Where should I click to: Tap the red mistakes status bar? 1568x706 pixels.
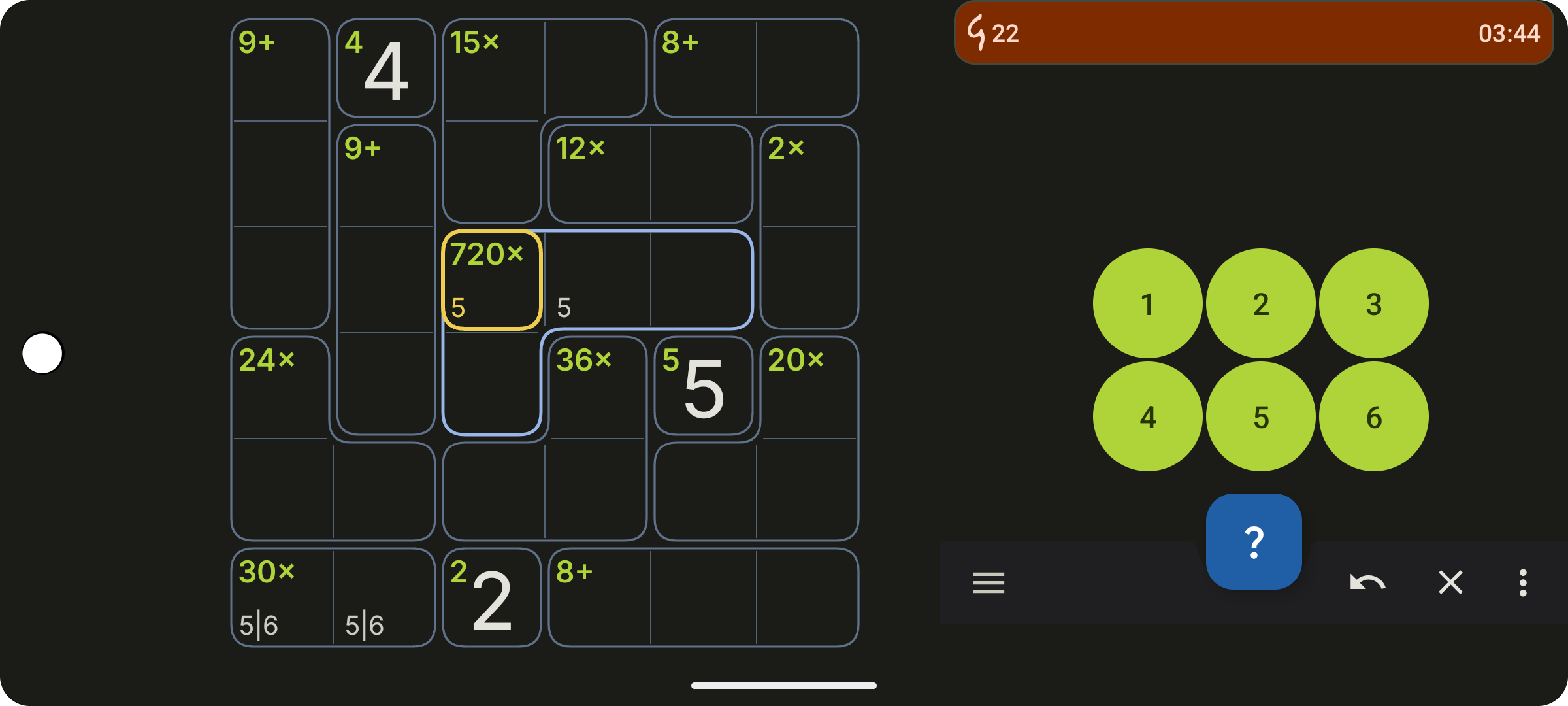coord(1253,33)
